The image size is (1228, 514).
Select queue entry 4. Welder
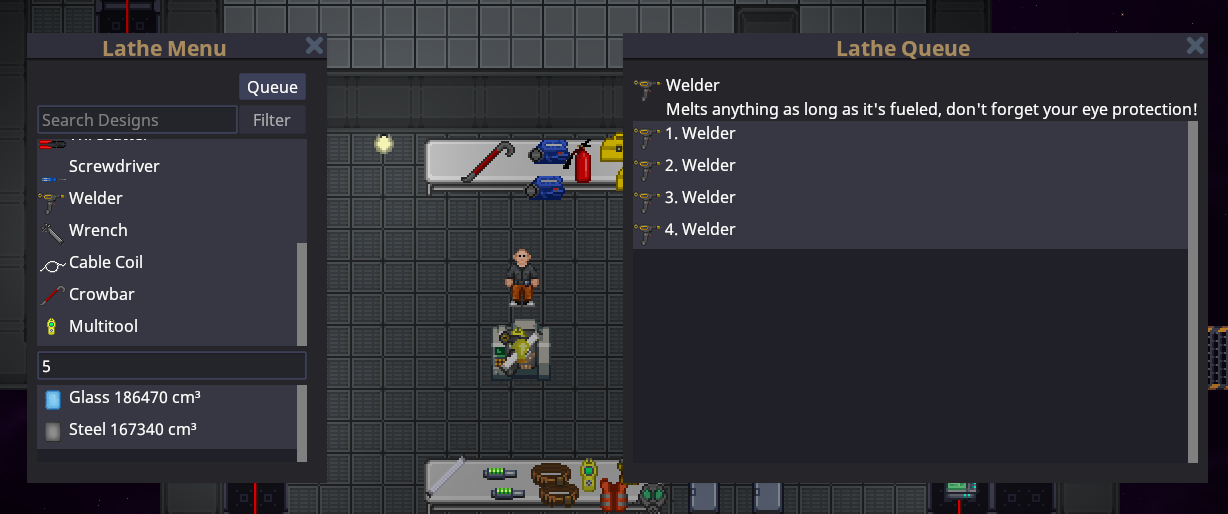point(700,230)
